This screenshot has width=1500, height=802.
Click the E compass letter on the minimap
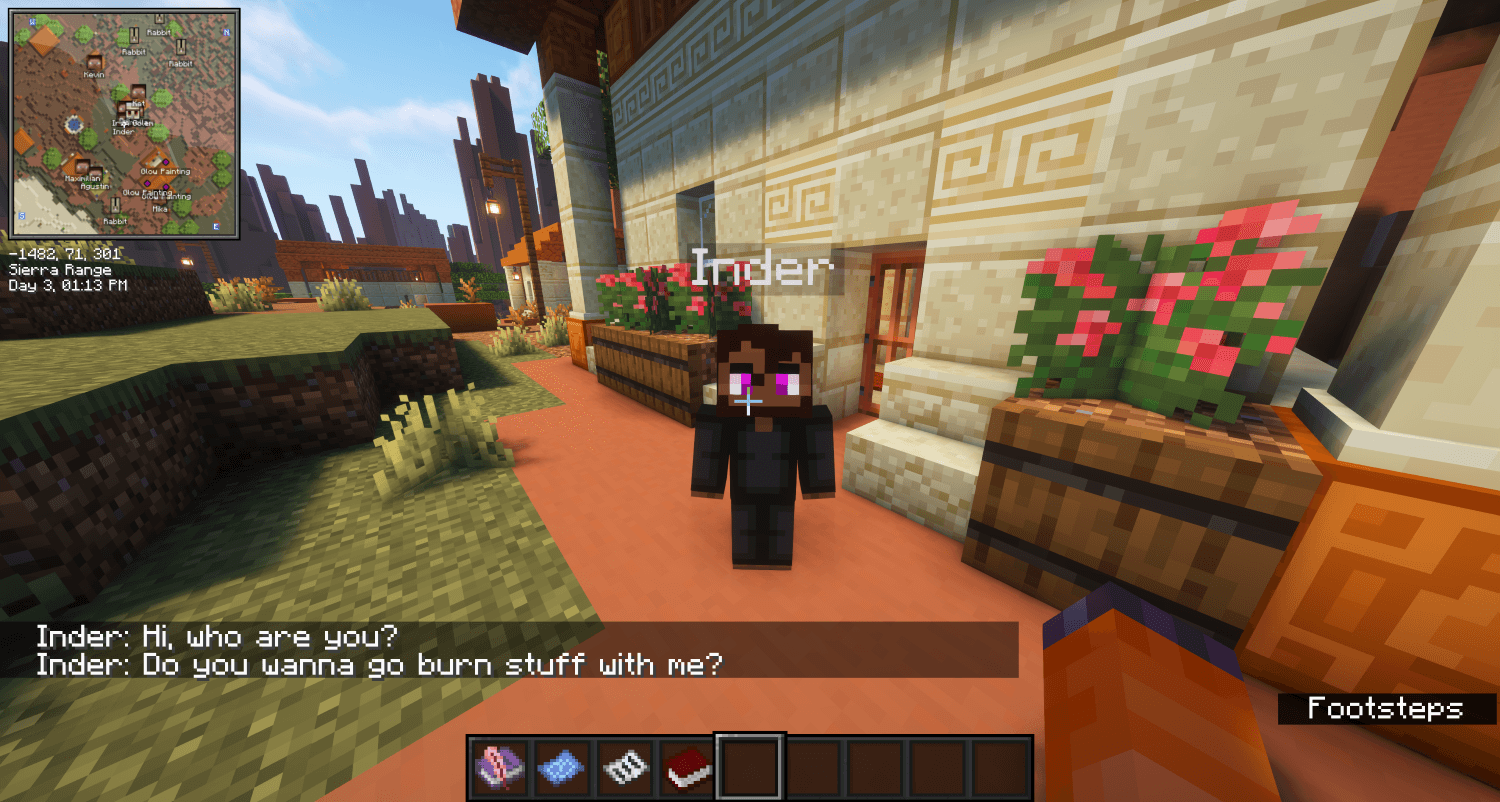(215, 227)
